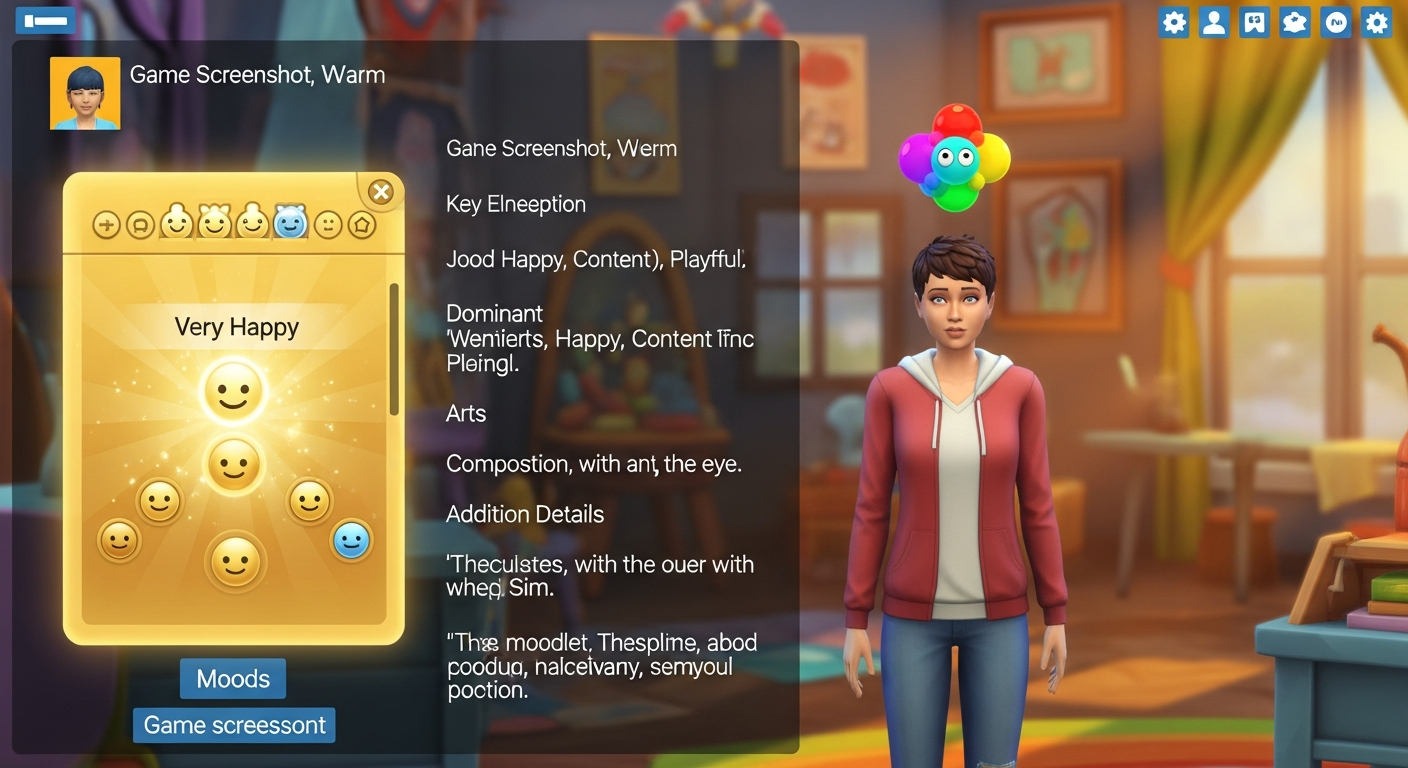Toggle the third yellow Sim face tab
Screen dimensions: 1408x768
(253, 222)
